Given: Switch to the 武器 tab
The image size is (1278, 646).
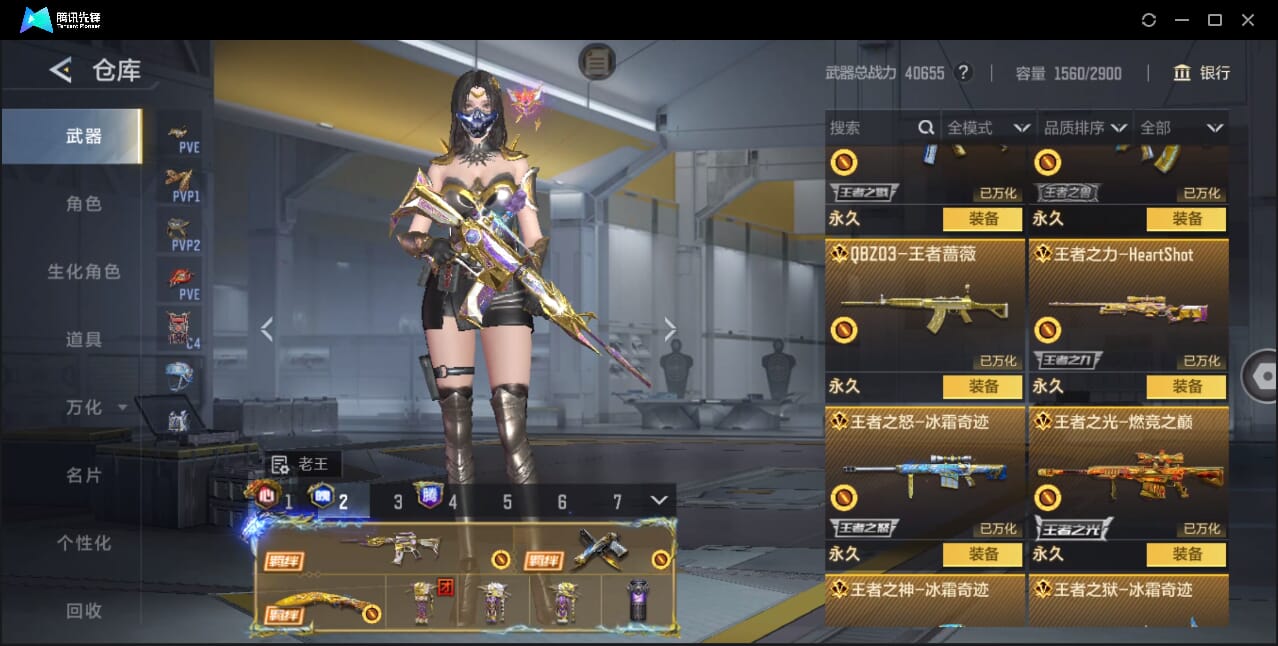Looking at the screenshot, I should (84, 136).
